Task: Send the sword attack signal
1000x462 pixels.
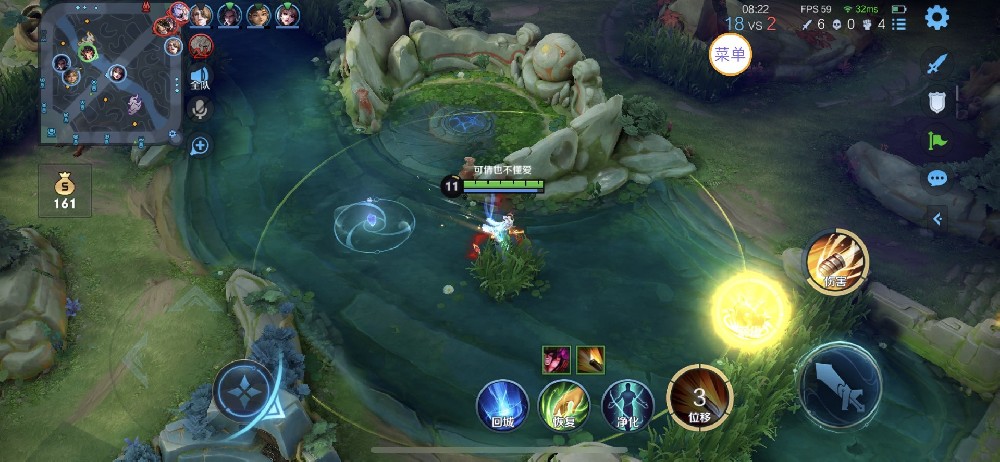Action: click(937, 64)
